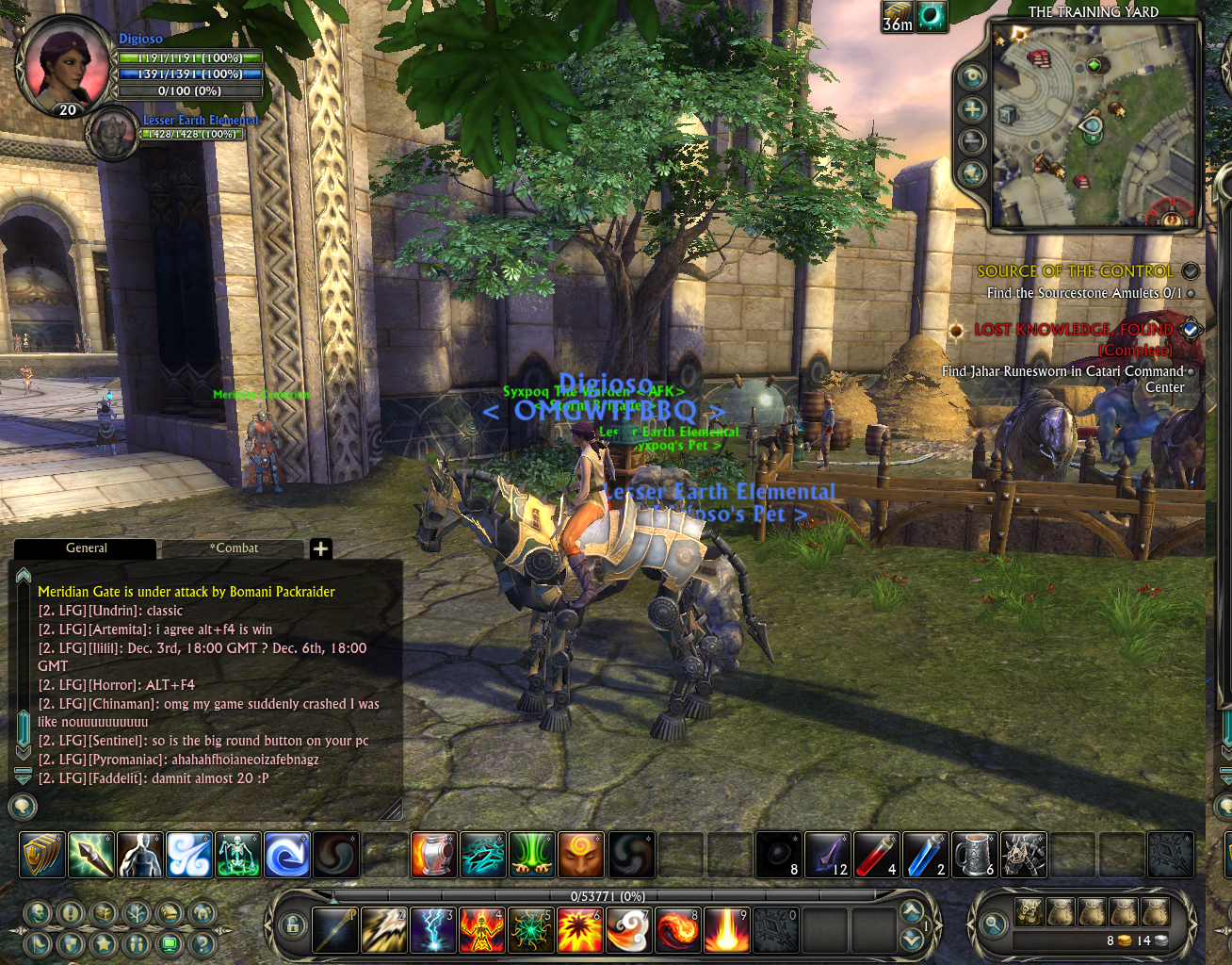This screenshot has height=965, width=1232.
Task: Activate the flaming skeleton ability in slot 4
Action: [482, 930]
